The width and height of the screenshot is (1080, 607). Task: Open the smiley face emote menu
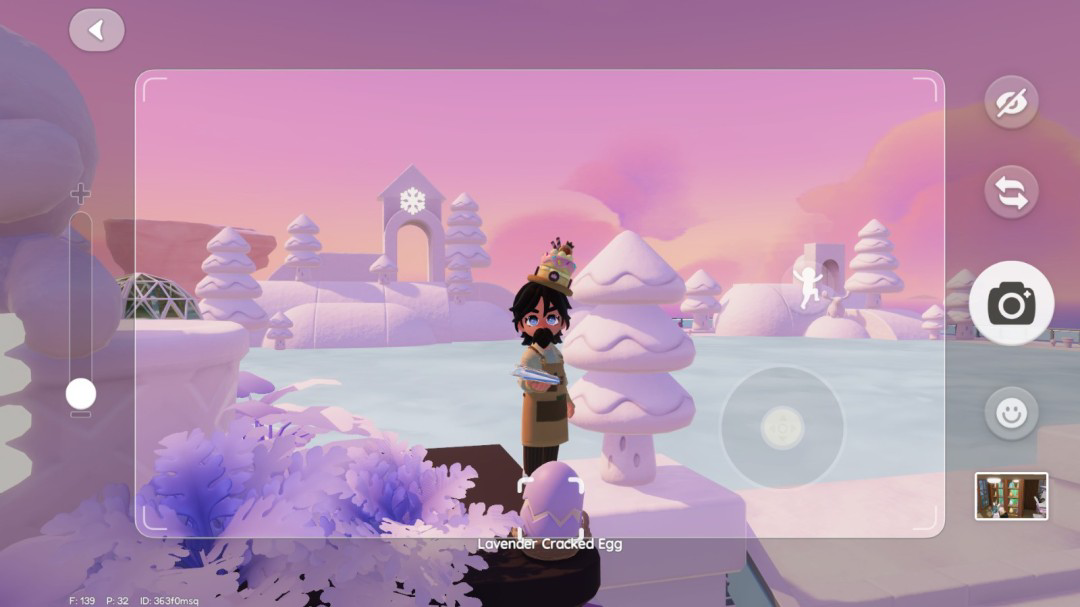[1011, 413]
